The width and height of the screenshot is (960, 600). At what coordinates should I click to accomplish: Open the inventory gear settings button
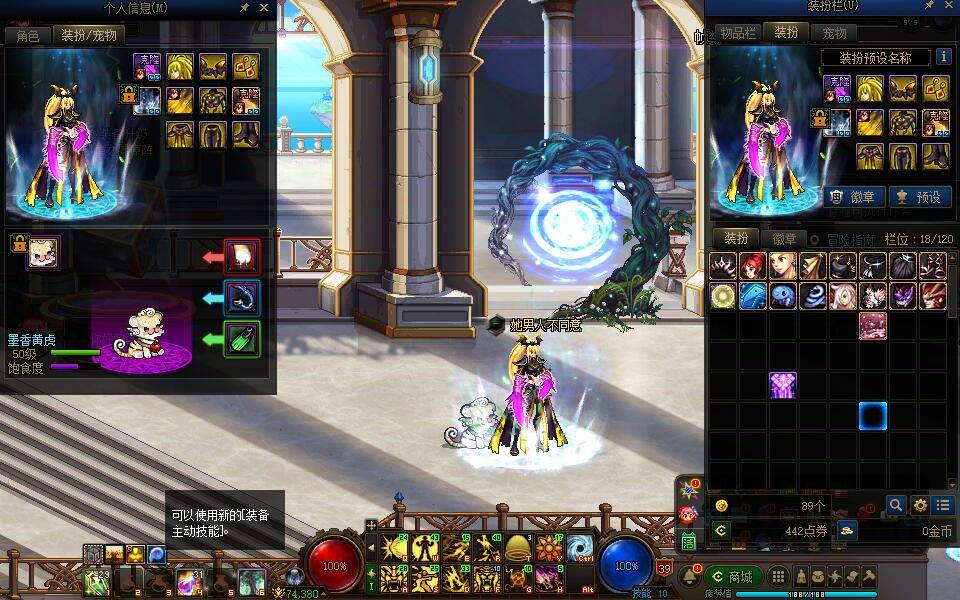point(919,505)
